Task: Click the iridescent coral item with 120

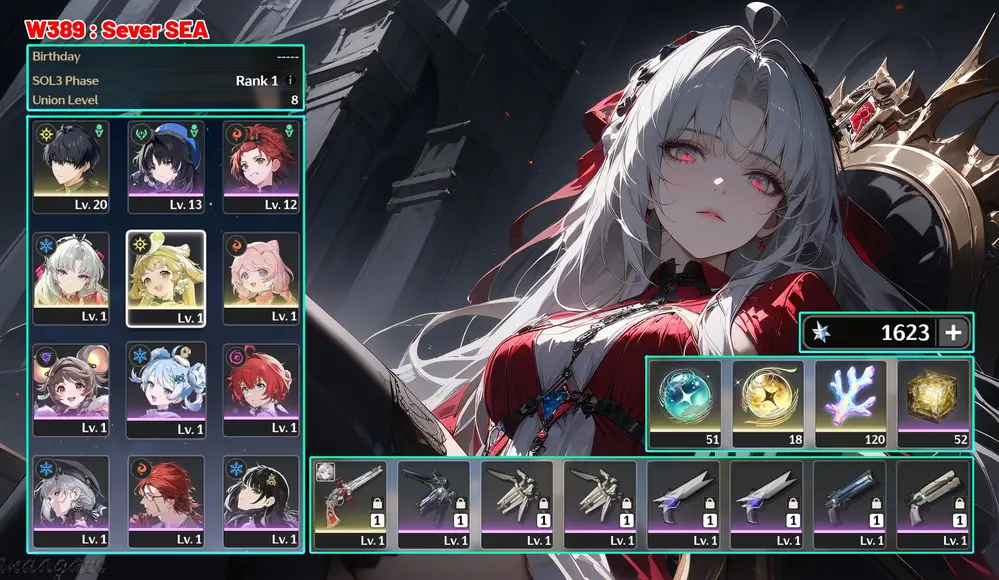Action: [x=850, y=402]
